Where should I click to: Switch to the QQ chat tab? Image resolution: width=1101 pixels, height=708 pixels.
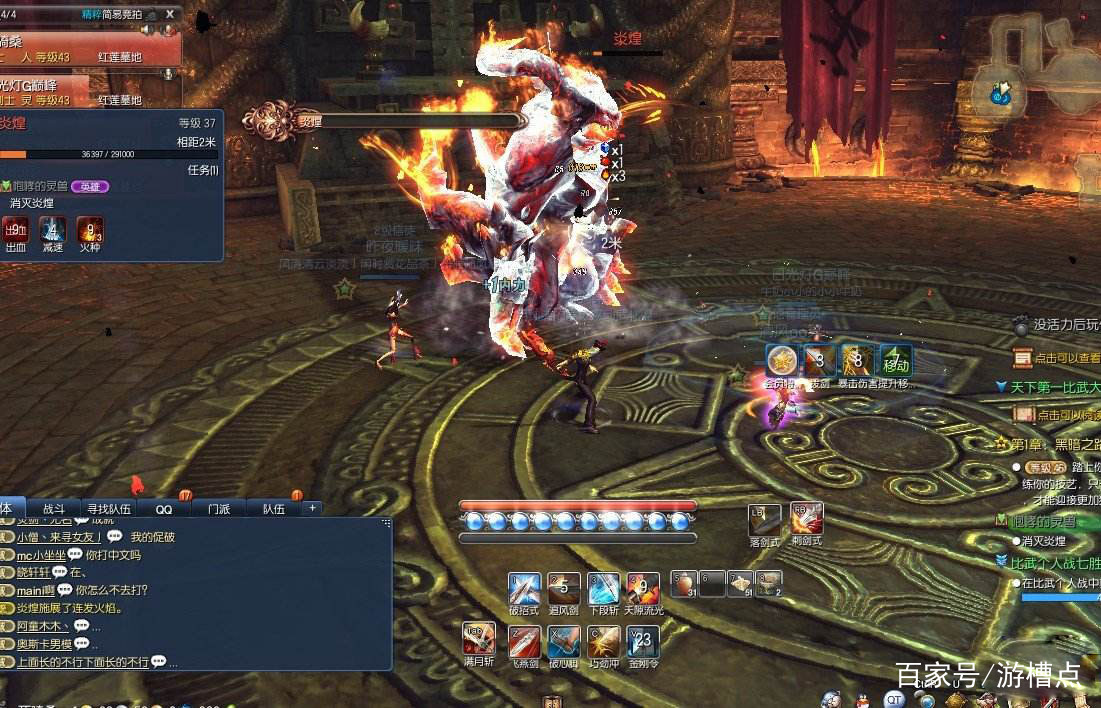click(163, 509)
